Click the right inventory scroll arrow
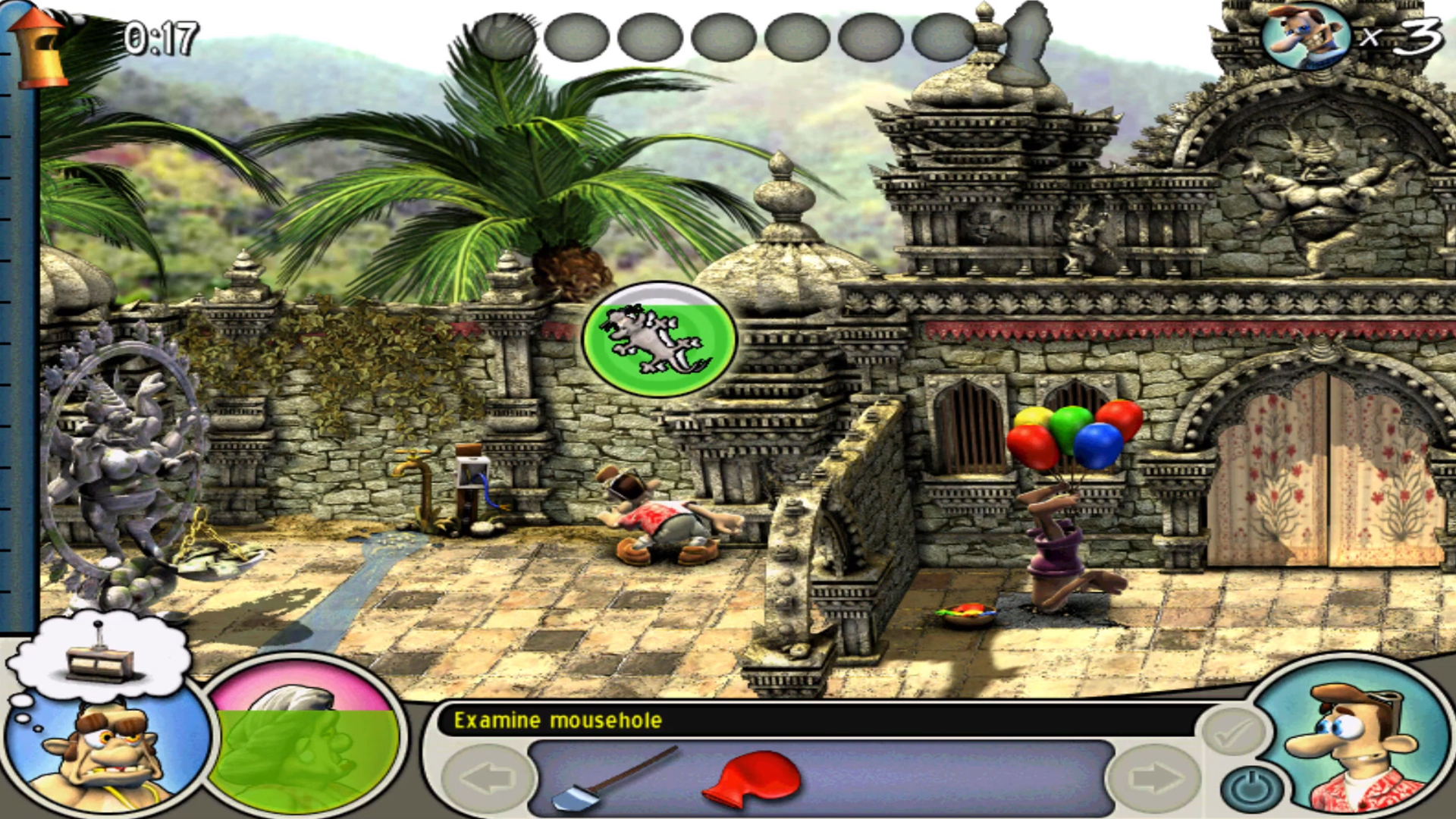The image size is (1456, 819). click(x=1154, y=777)
